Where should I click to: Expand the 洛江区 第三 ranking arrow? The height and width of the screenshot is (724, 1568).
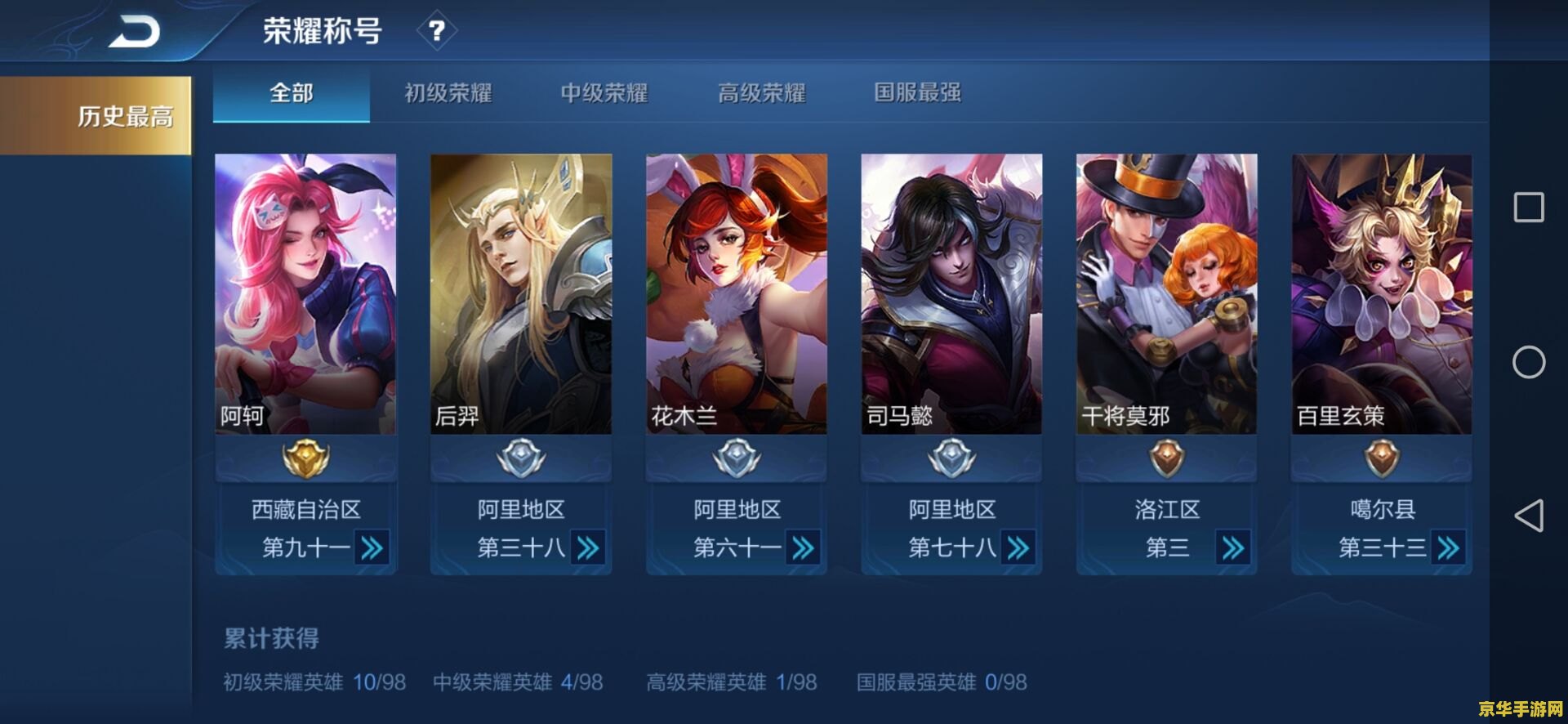coord(1232,547)
